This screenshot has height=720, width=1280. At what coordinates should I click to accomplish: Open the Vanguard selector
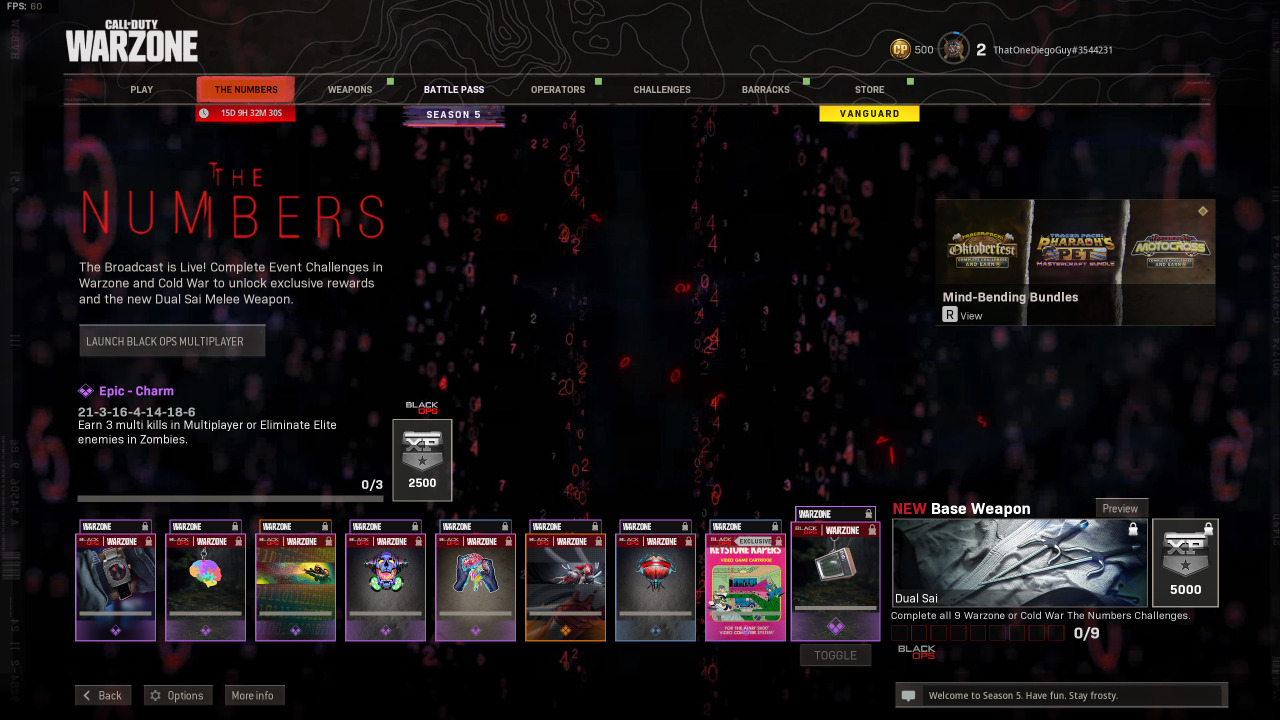pos(869,113)
